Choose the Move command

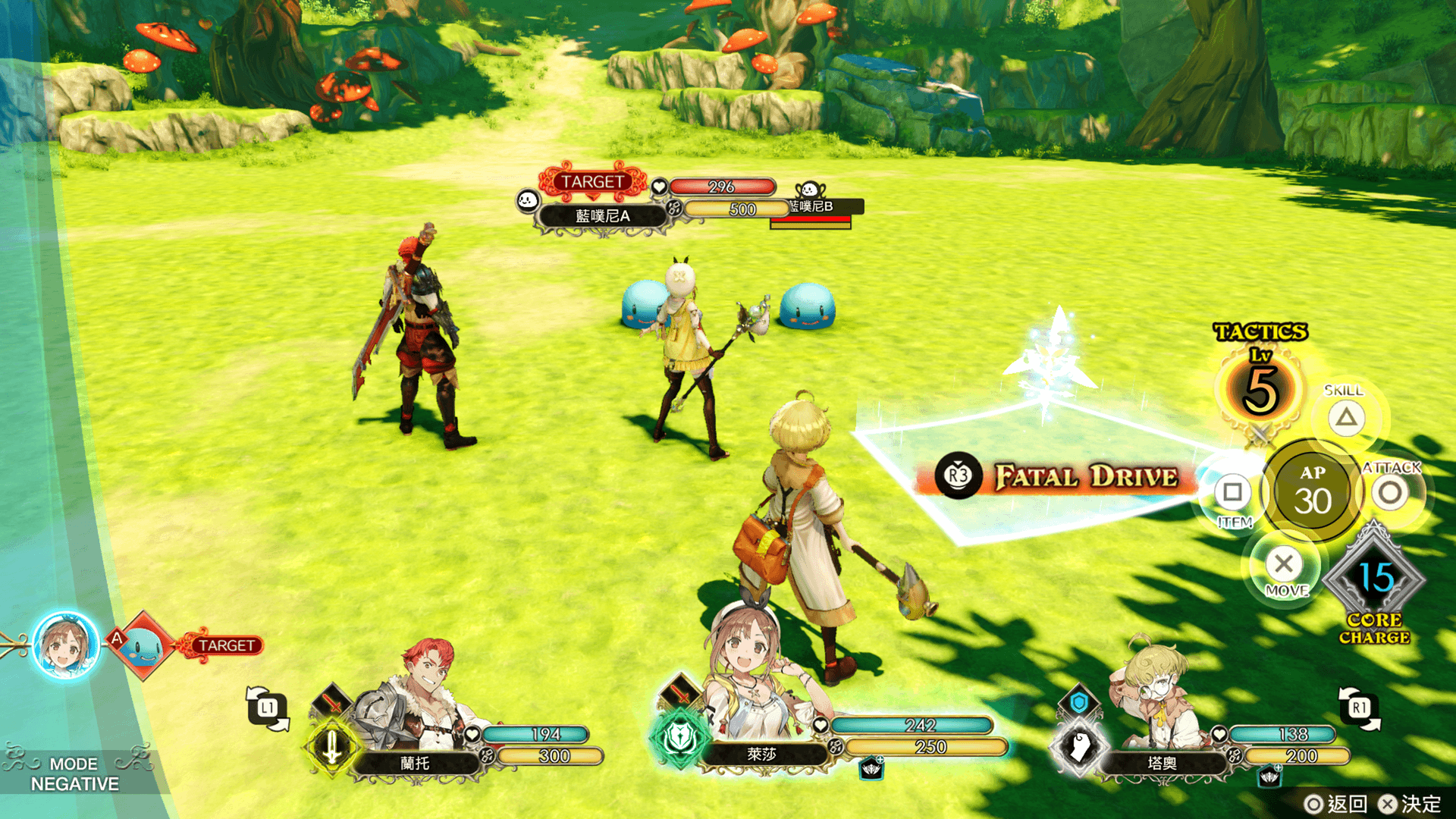pos(1284,564)
